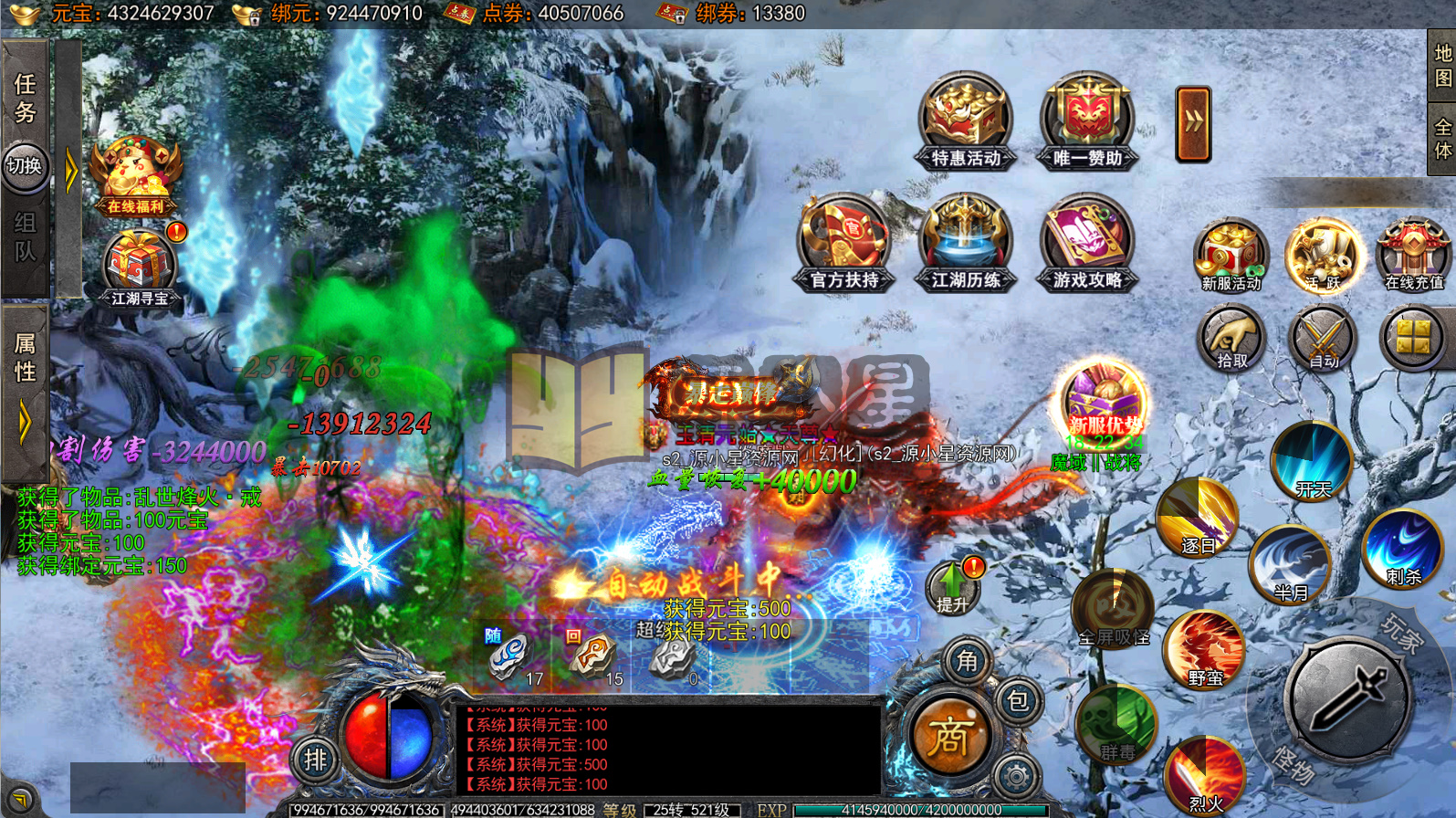Use the 野蛮 charge skill
This screenshot has height=818, width=1456.
point(1204,649)
